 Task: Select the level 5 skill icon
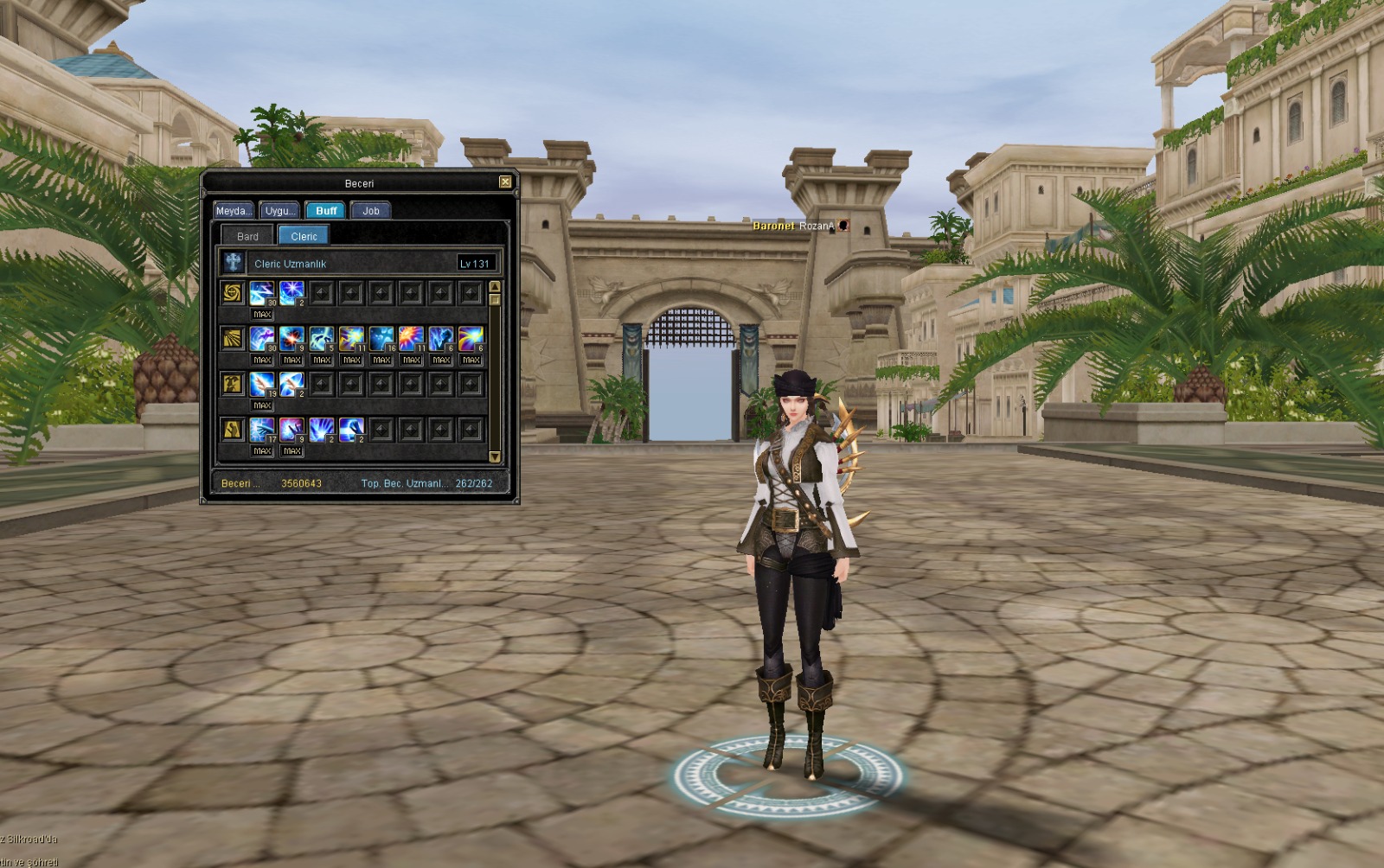[322, 338]
